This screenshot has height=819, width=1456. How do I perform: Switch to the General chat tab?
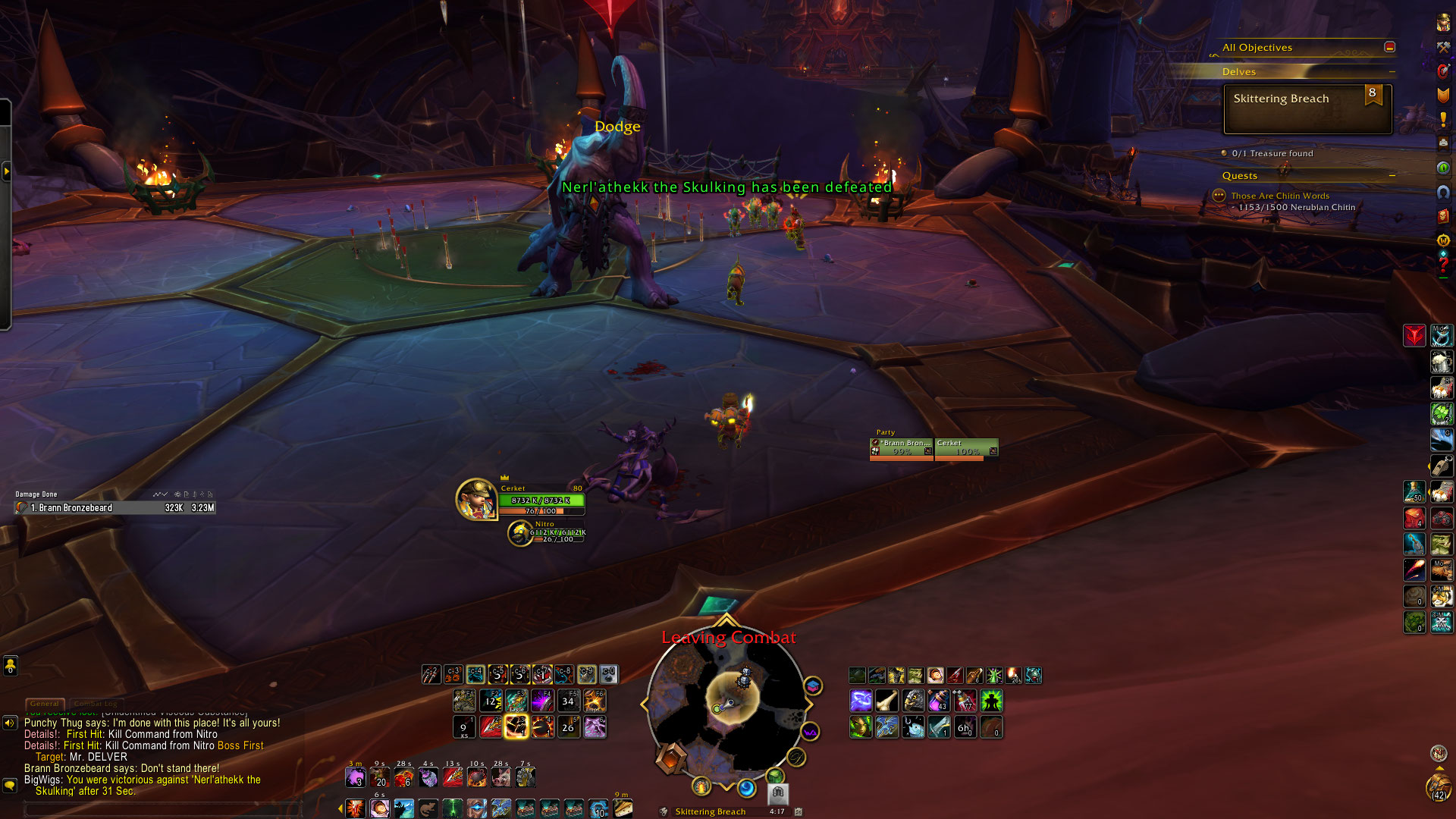pos(45,704)
